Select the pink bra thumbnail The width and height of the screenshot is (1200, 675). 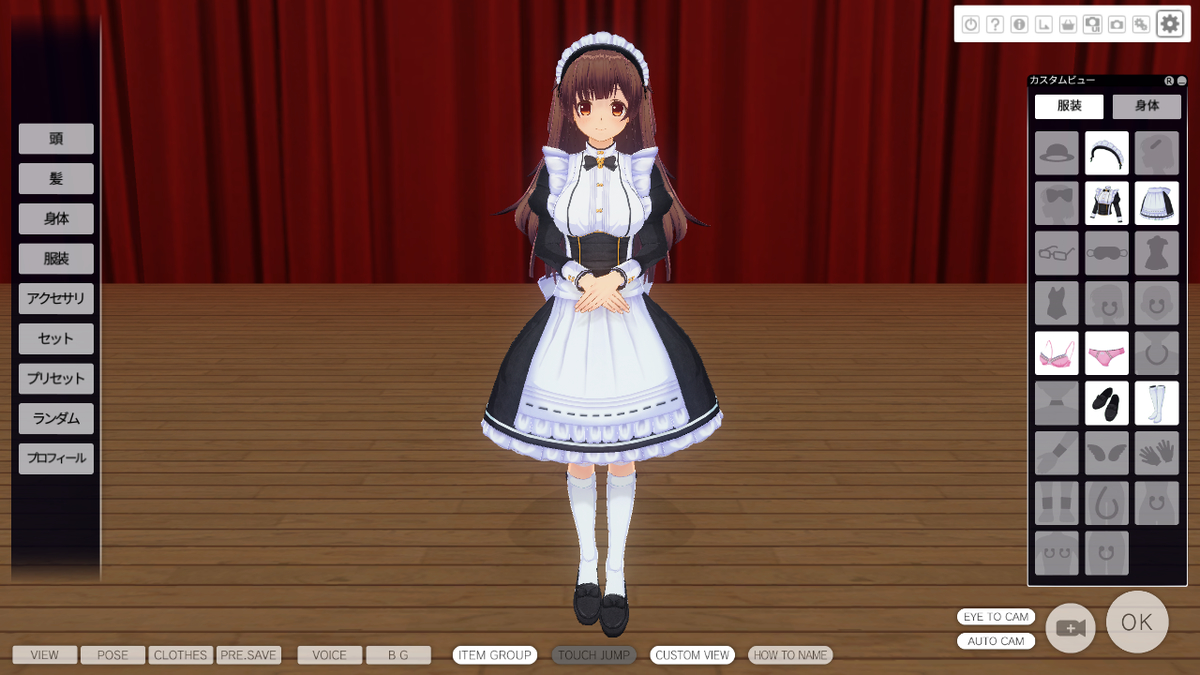click(1057, 353)
